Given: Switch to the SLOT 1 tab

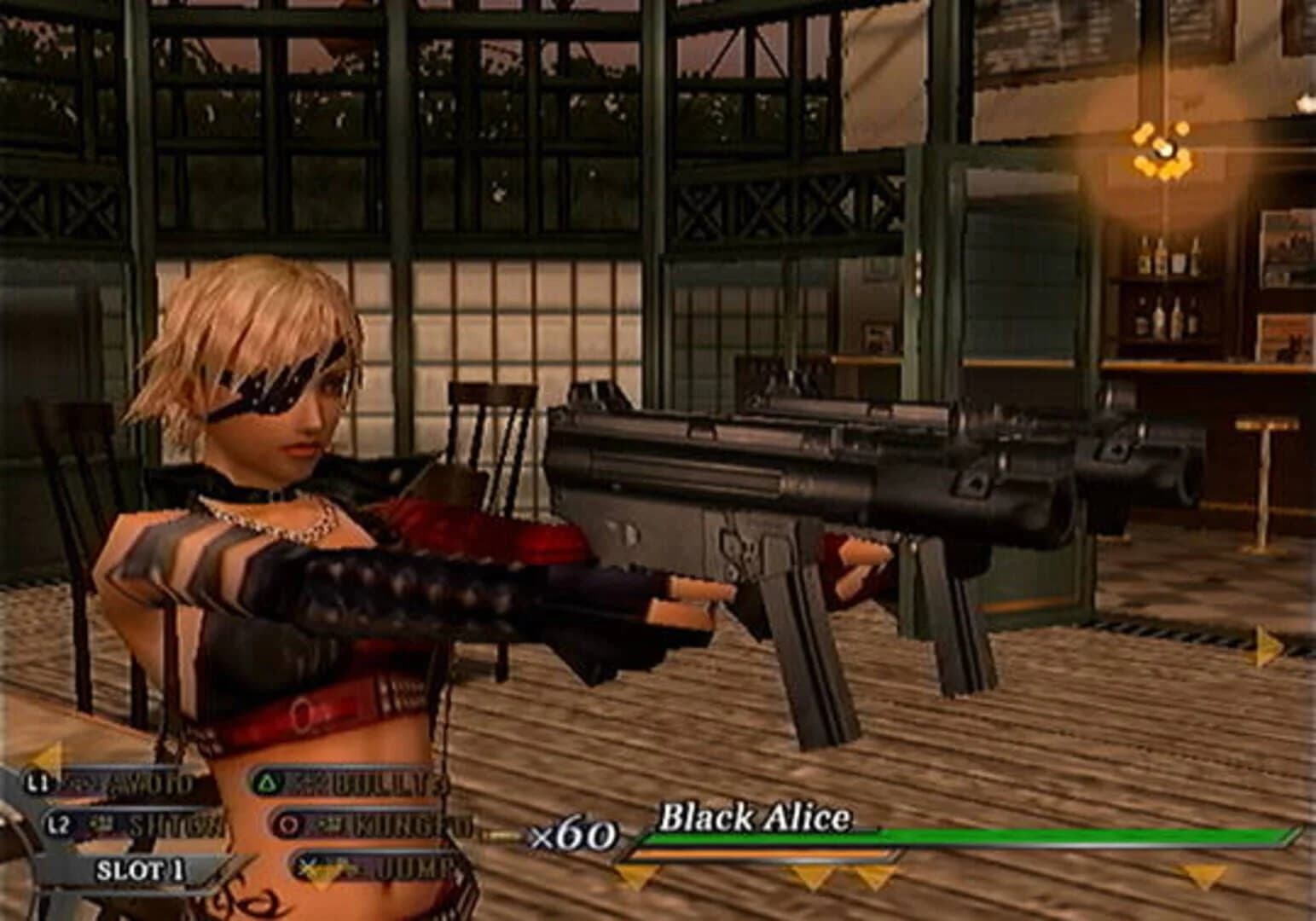Looking at the screenshot, I should (x=142, y=870).
